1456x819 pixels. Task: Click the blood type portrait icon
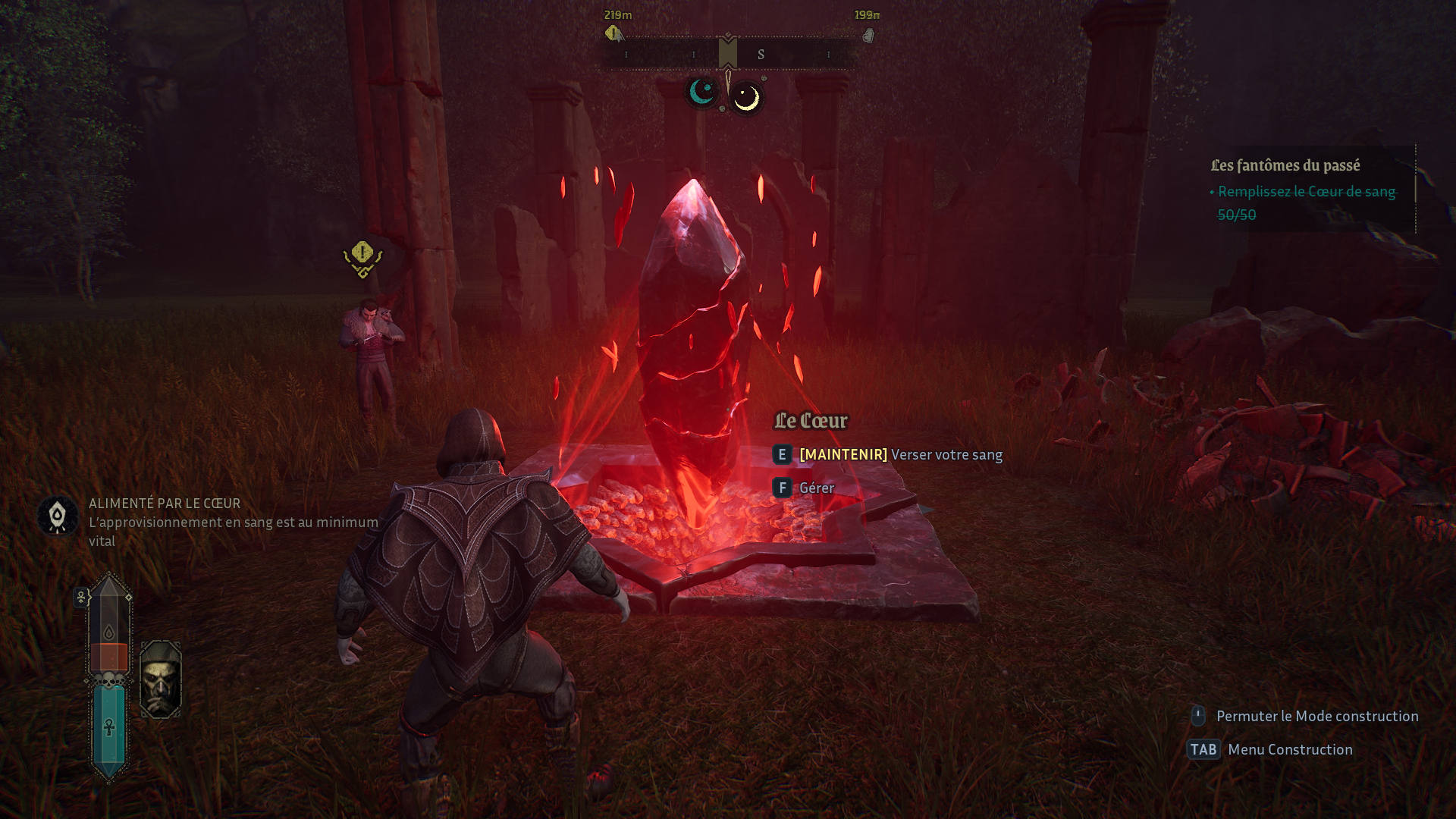(161, 679)
